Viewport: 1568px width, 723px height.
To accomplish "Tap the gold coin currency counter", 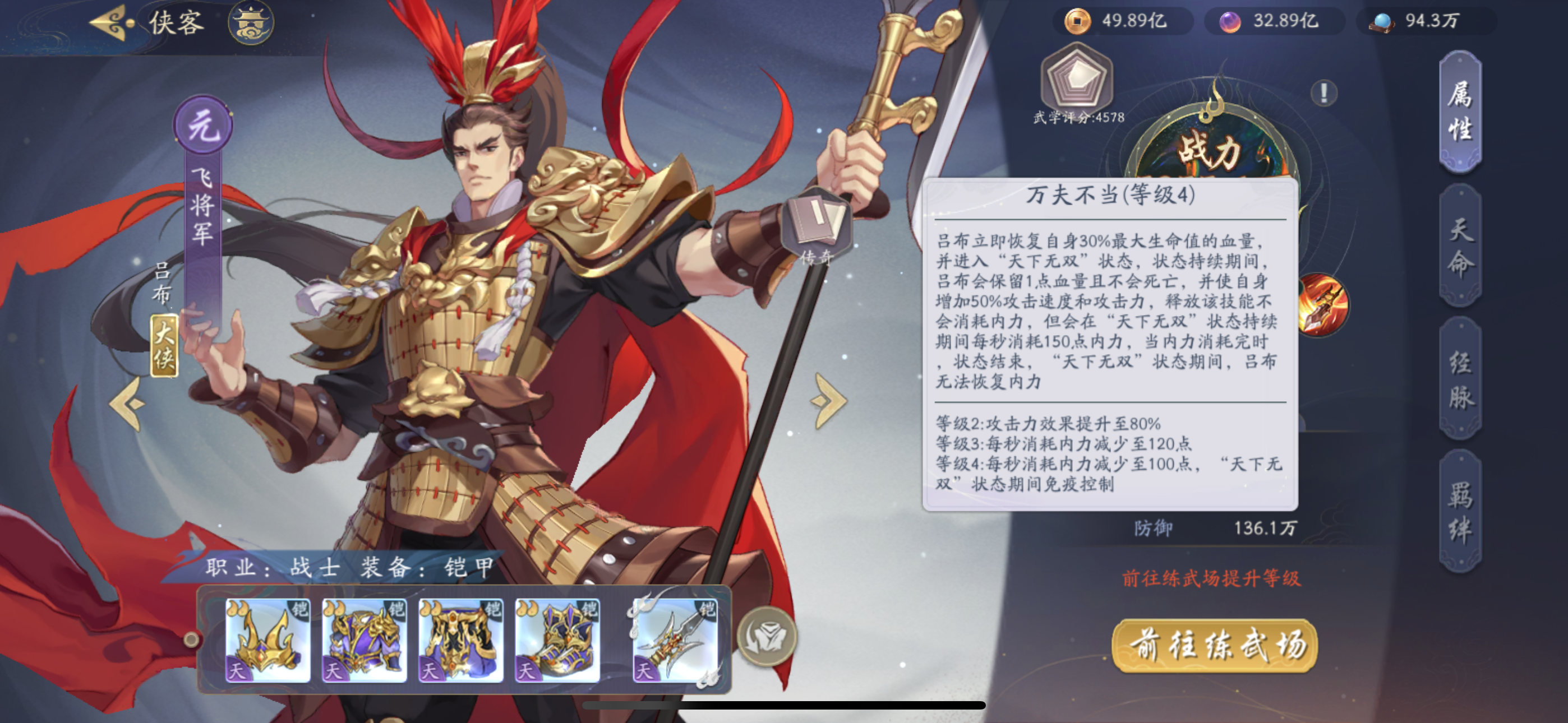I will click(1121, 21).
